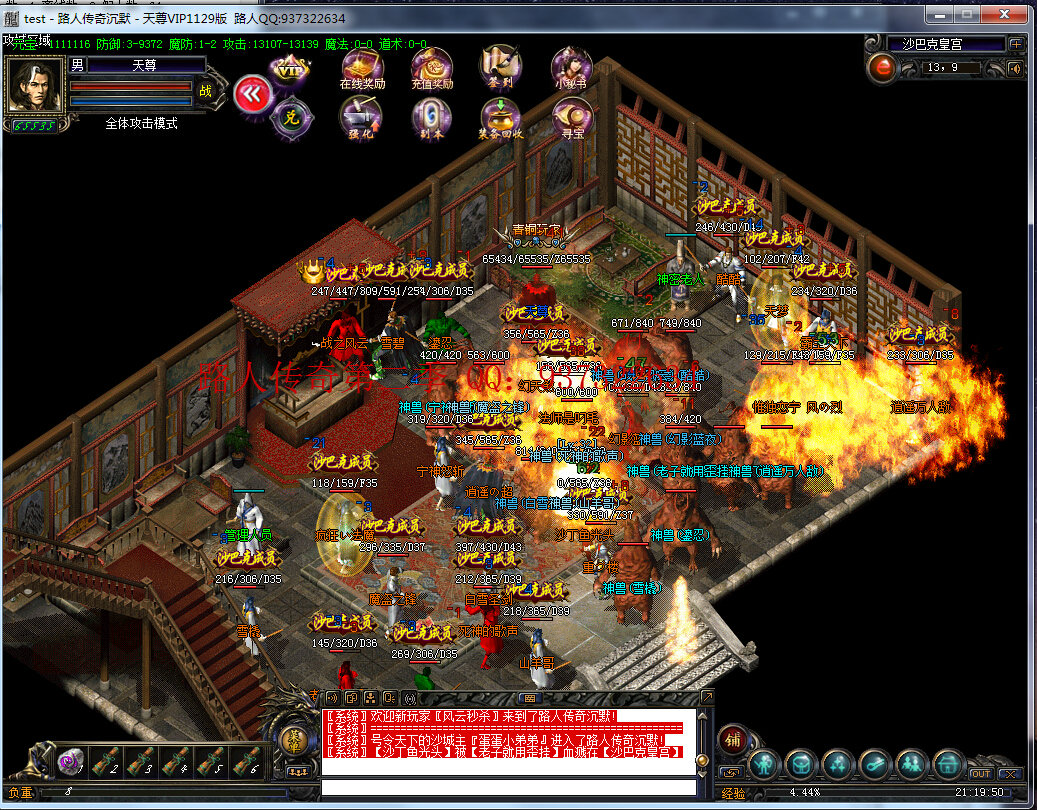Open the 签到 daily sign-in

(501, 66)
